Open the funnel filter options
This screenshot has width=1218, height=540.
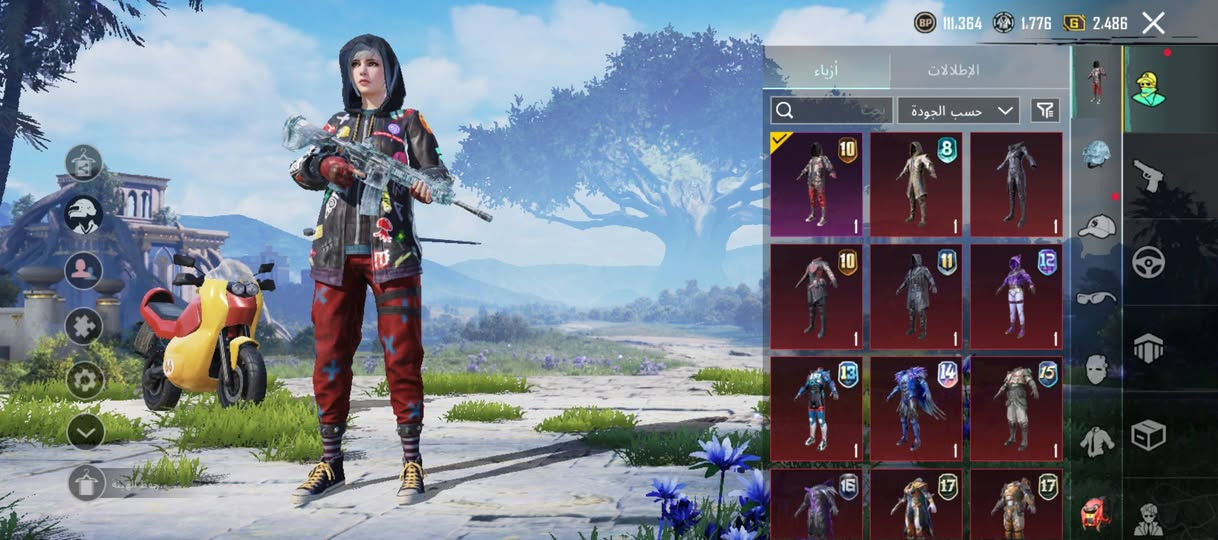(x=1045, y=110)
